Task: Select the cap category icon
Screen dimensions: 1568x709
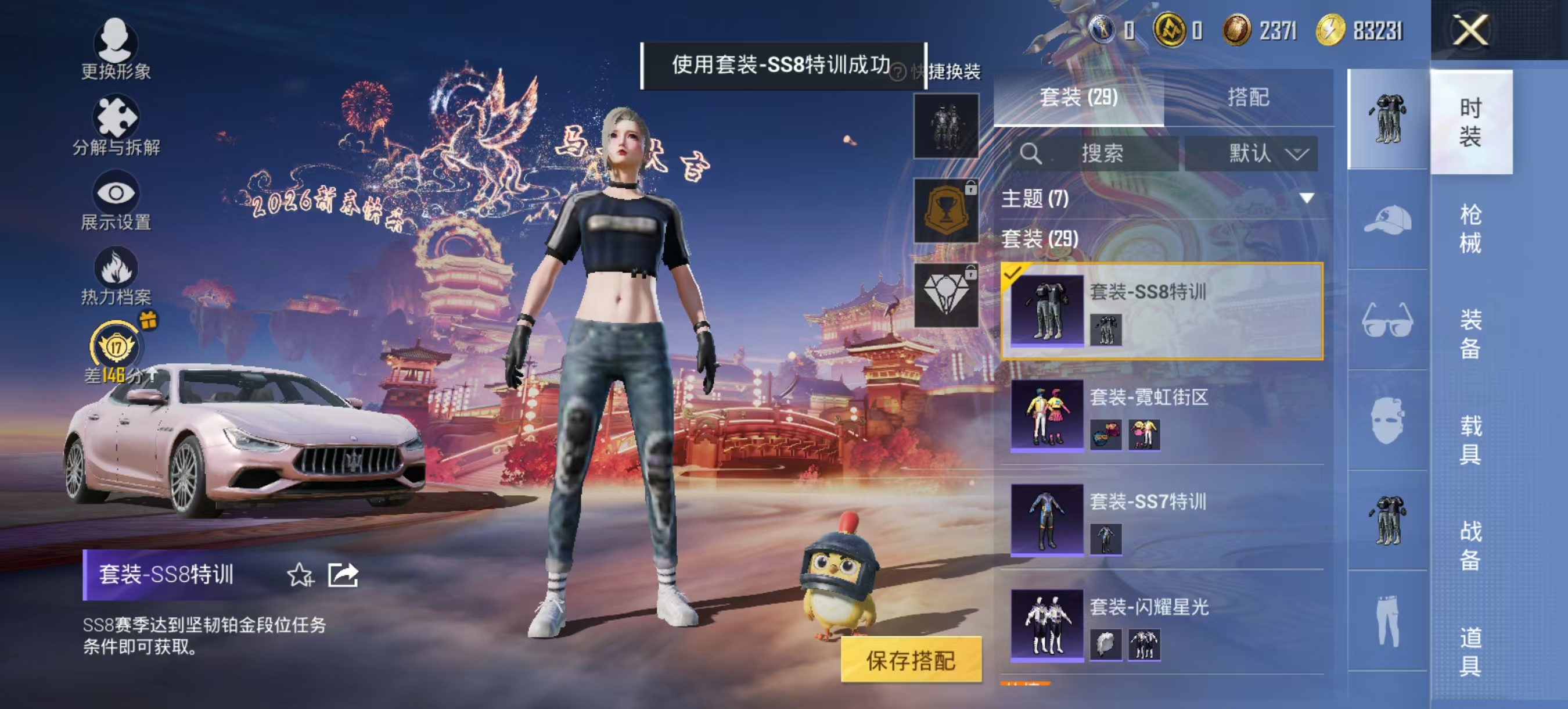Action: [x=1388, y=221]
